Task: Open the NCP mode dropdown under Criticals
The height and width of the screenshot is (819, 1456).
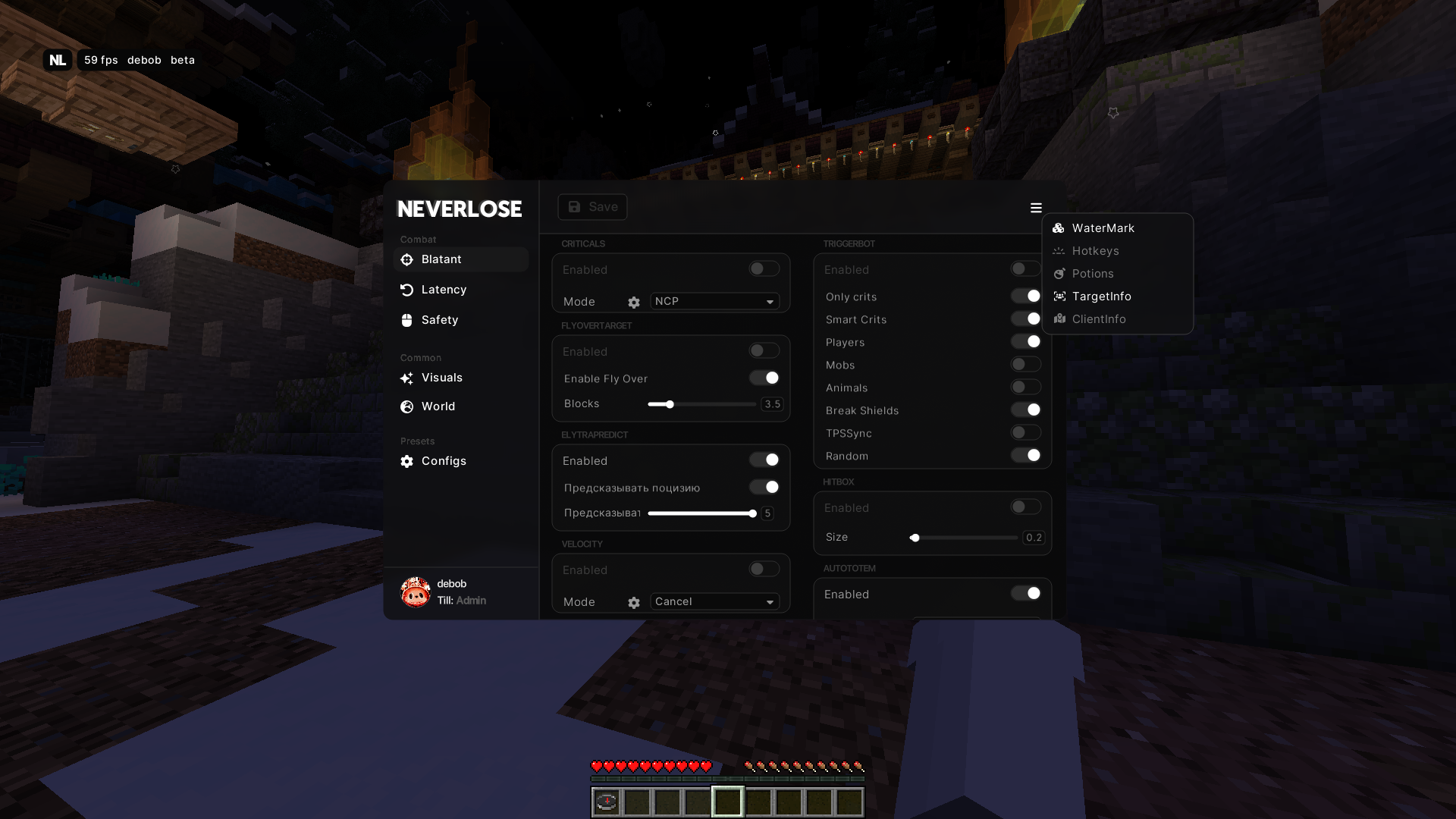Action: pyautogui.click(x=713, y=301)
